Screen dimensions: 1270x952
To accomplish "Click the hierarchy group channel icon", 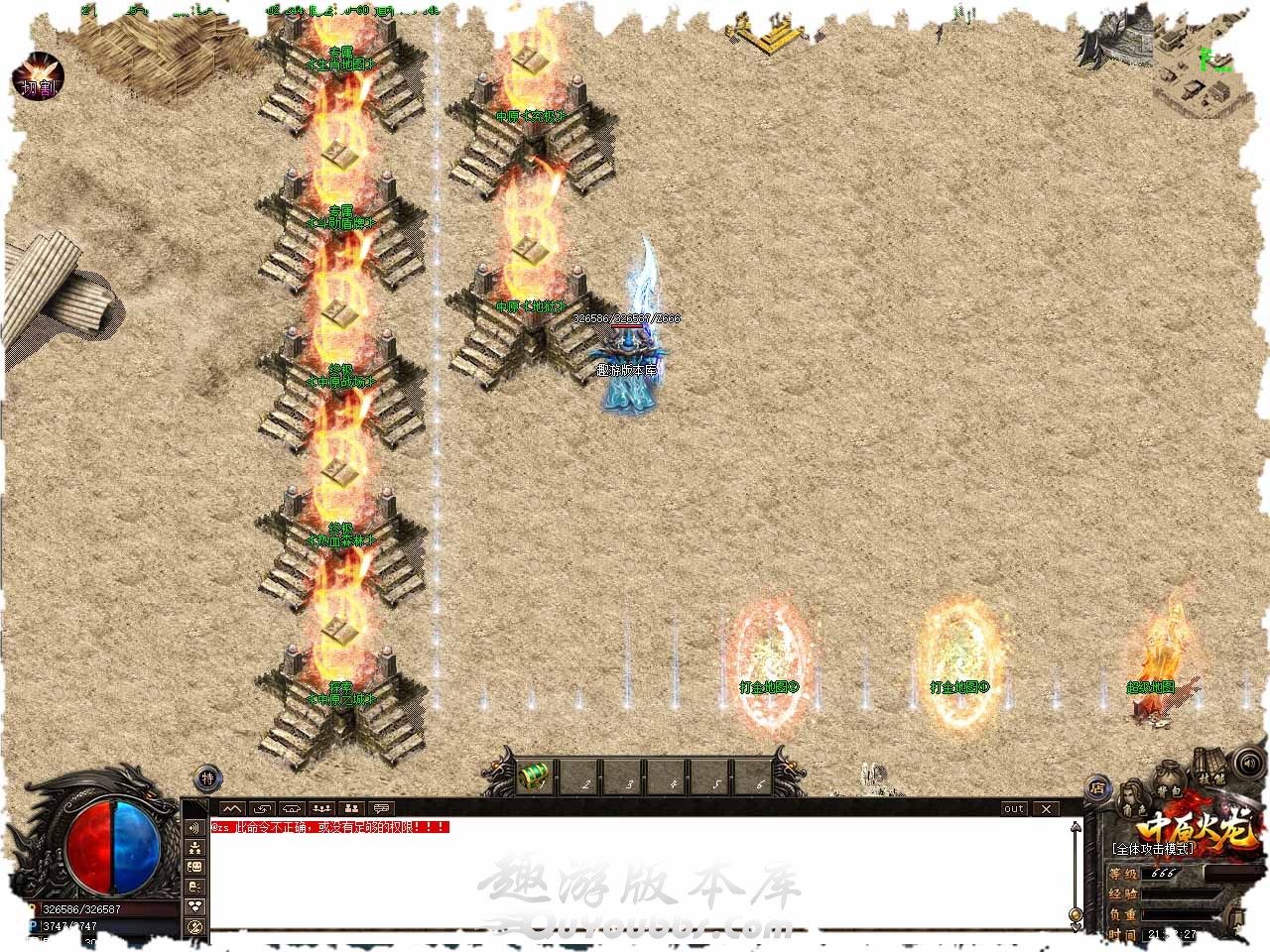I will point(194,848).
